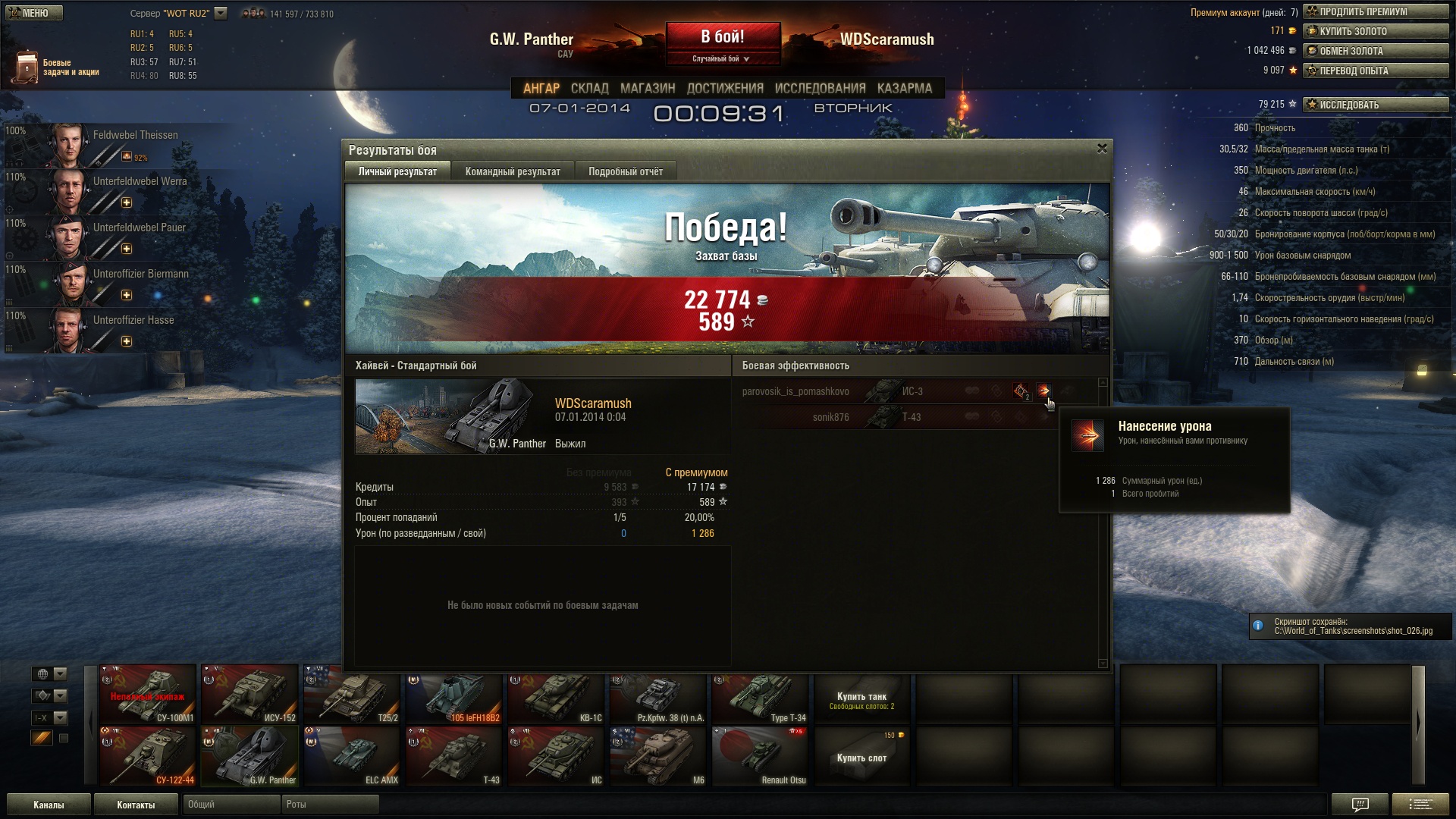Open the battle type dropdown Случайный бой

pos(720,58)
